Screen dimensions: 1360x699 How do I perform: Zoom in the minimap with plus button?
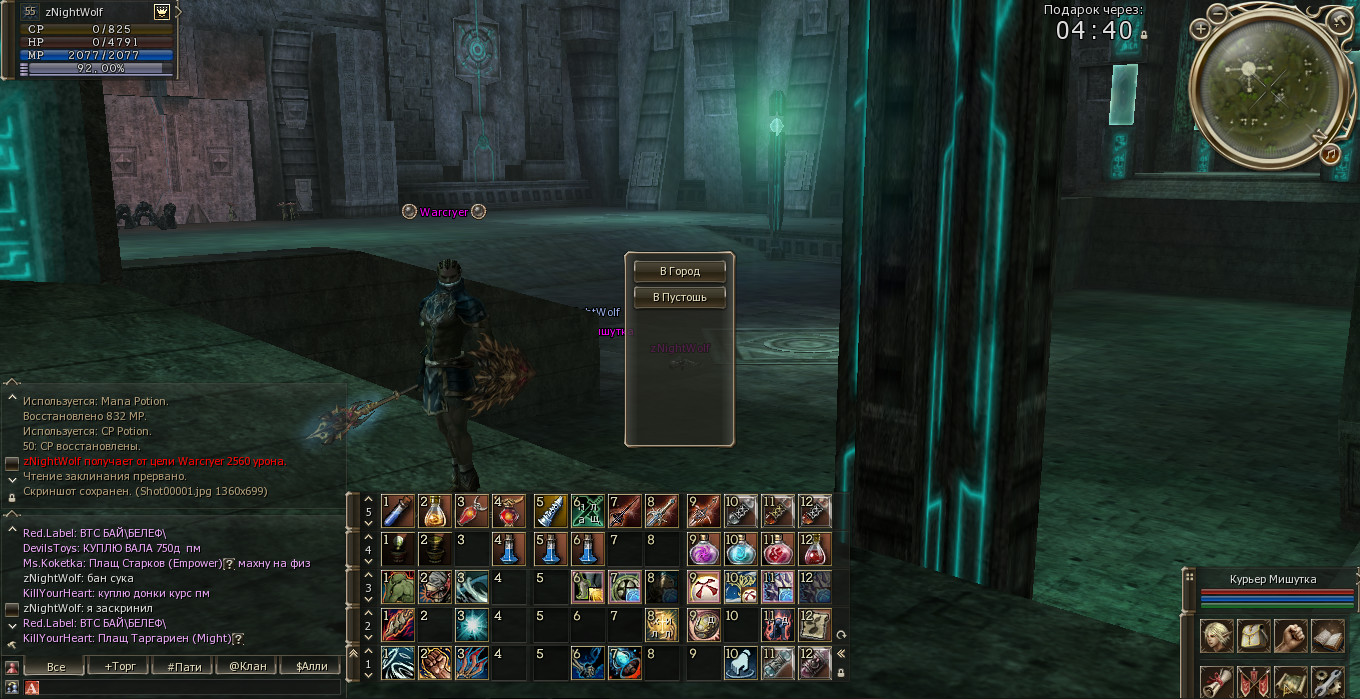[1201, 29]
